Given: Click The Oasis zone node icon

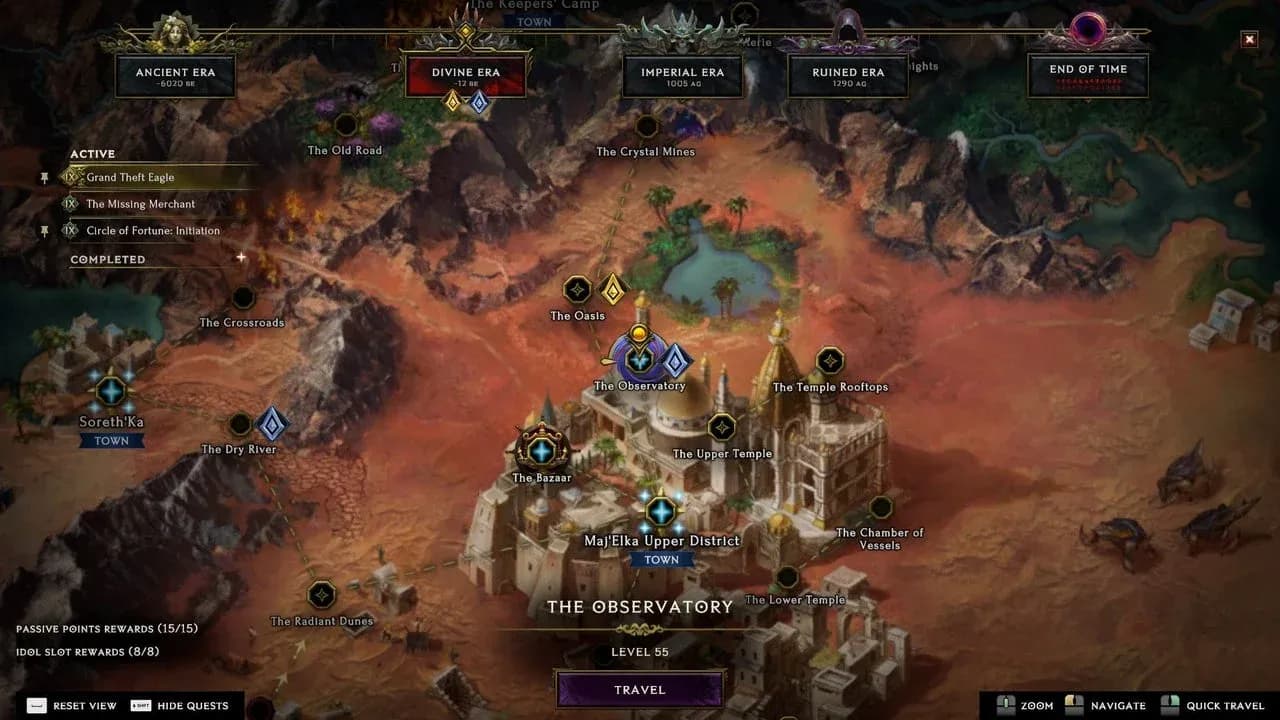Looking at the screenshot, I should [577, 291].
